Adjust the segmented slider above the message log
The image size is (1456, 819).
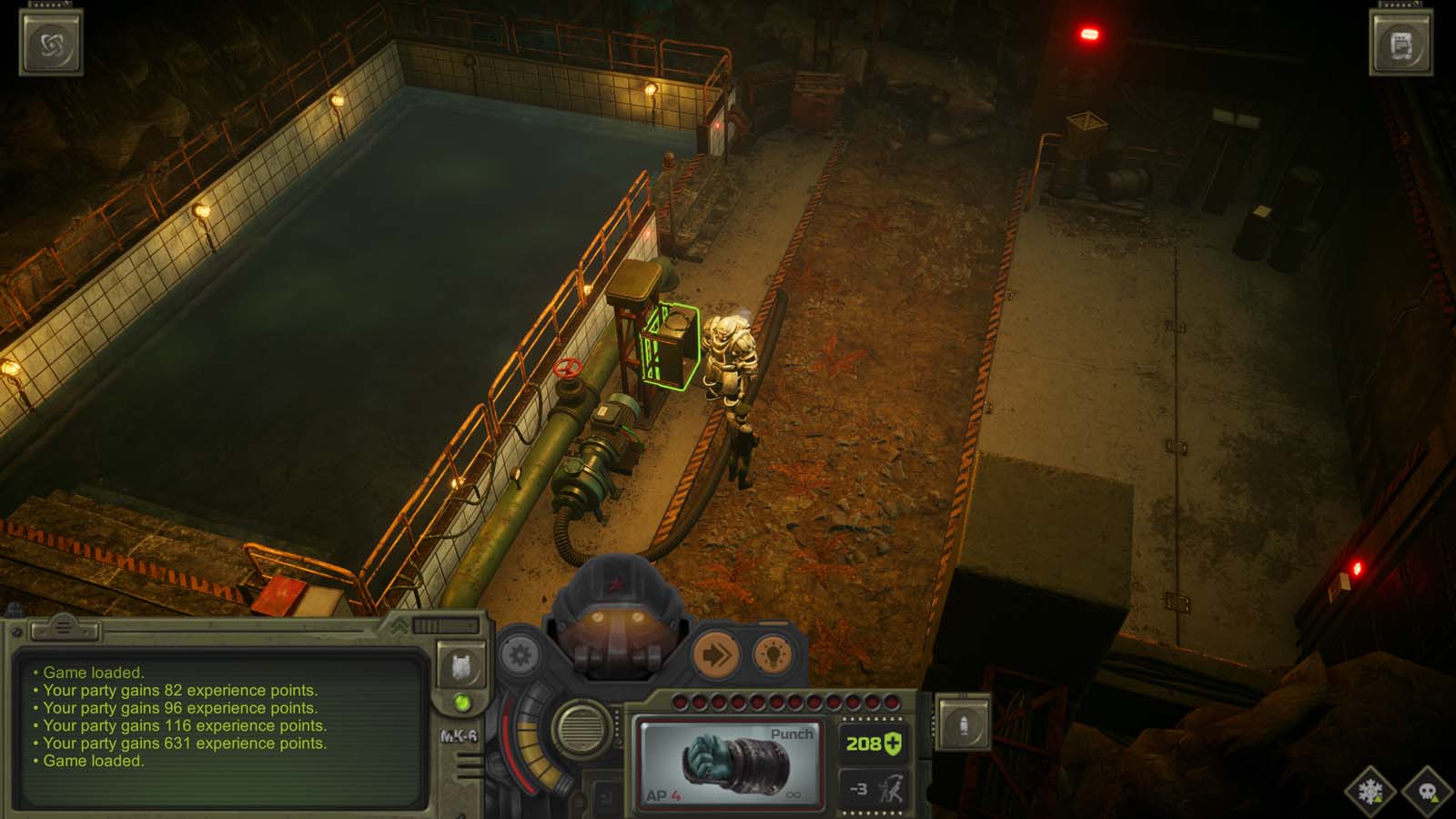430,627
